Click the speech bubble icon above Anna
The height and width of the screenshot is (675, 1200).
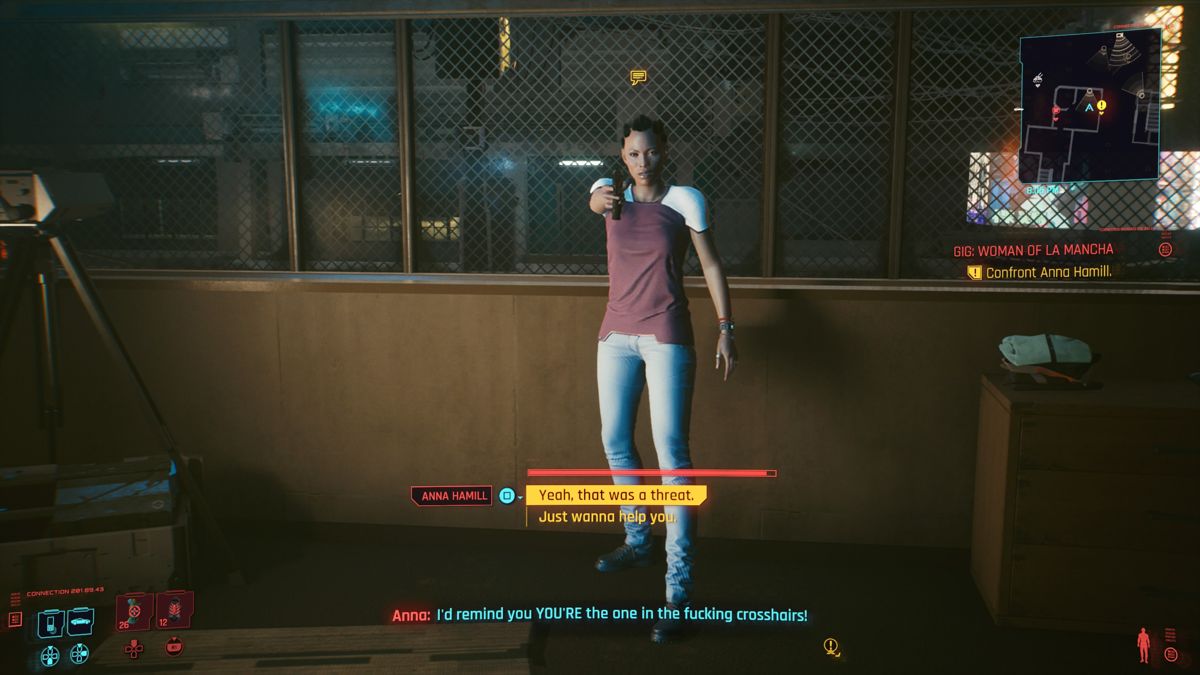638,77
